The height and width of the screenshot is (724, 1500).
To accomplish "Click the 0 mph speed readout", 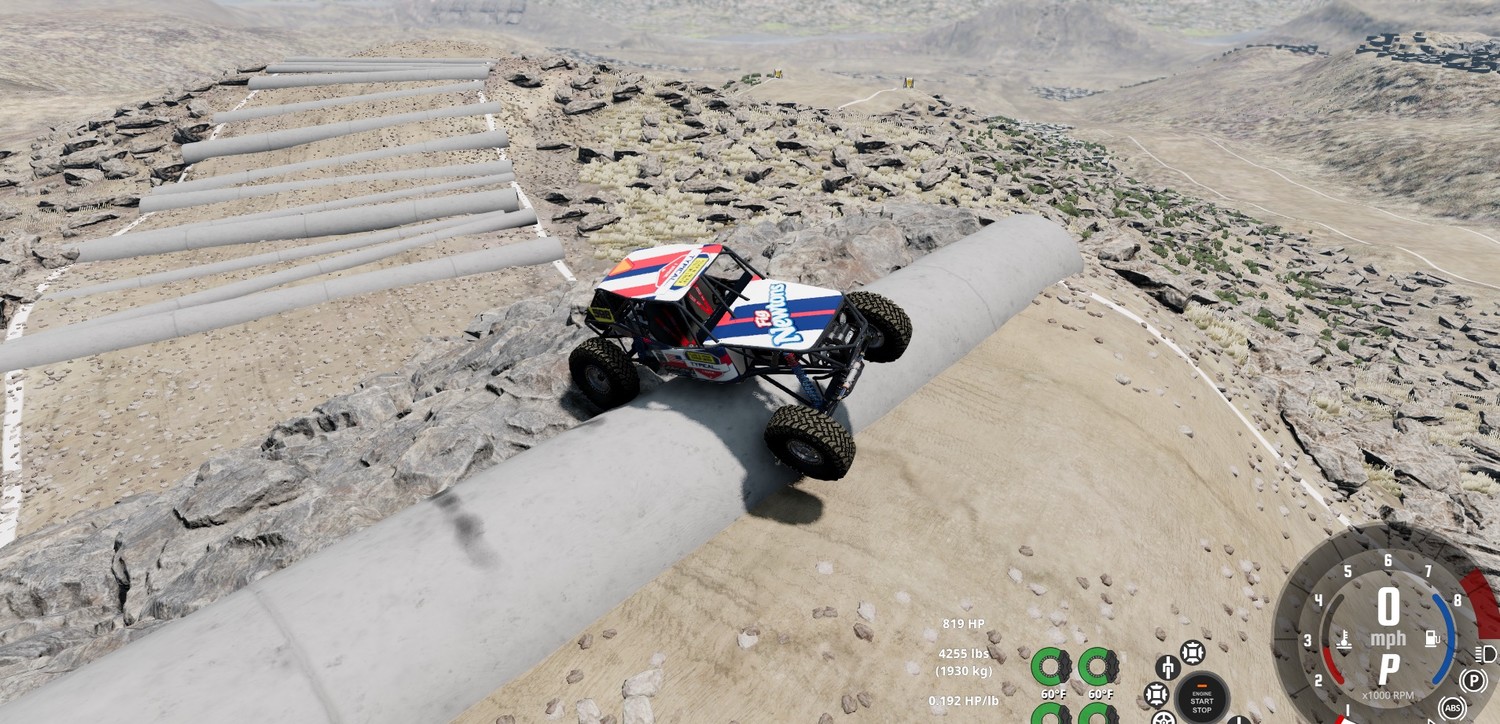I will pos(1389,612).
